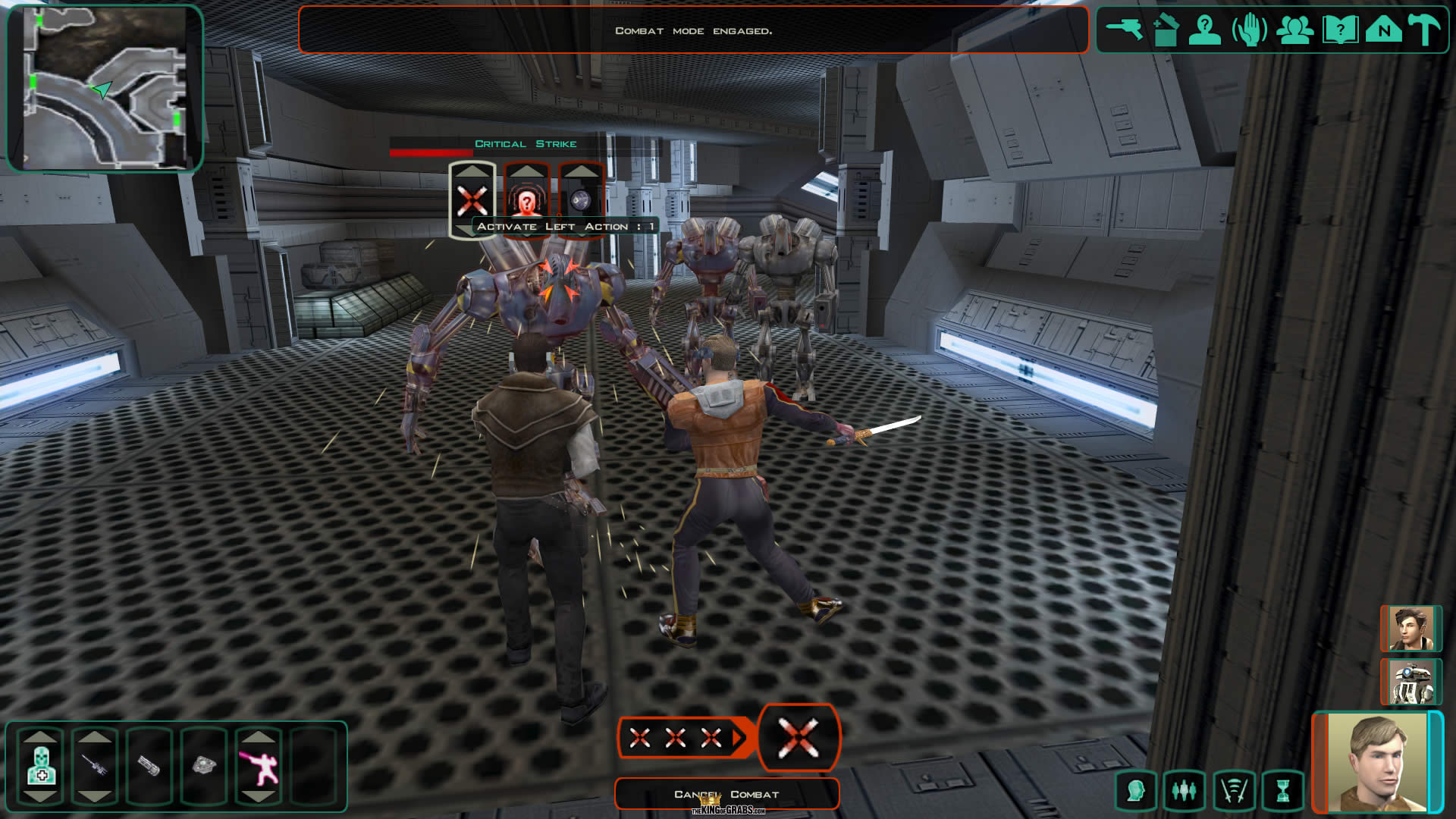The height and width of the screenshot is (819, 1456).
Task: Open the Character sheet silhouette icon
Action: click(1204, 31)
